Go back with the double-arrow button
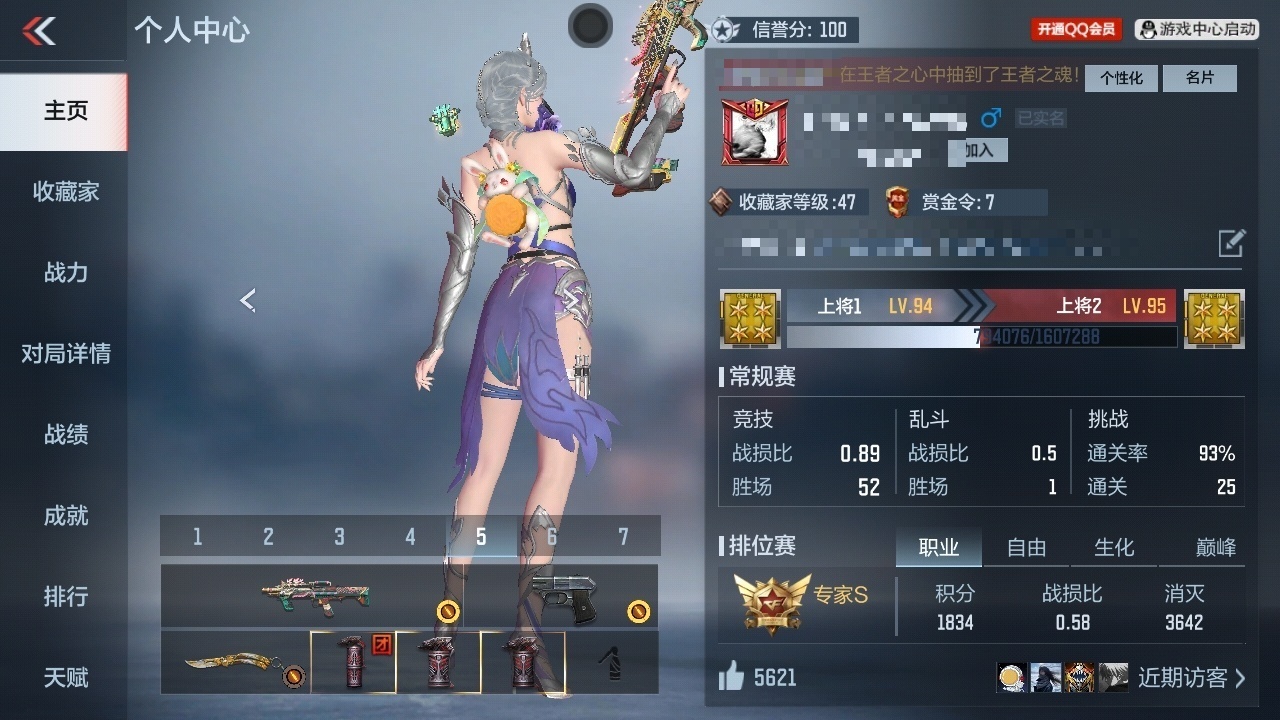This screenshot has height=720, width=1280. pos(40,31)
